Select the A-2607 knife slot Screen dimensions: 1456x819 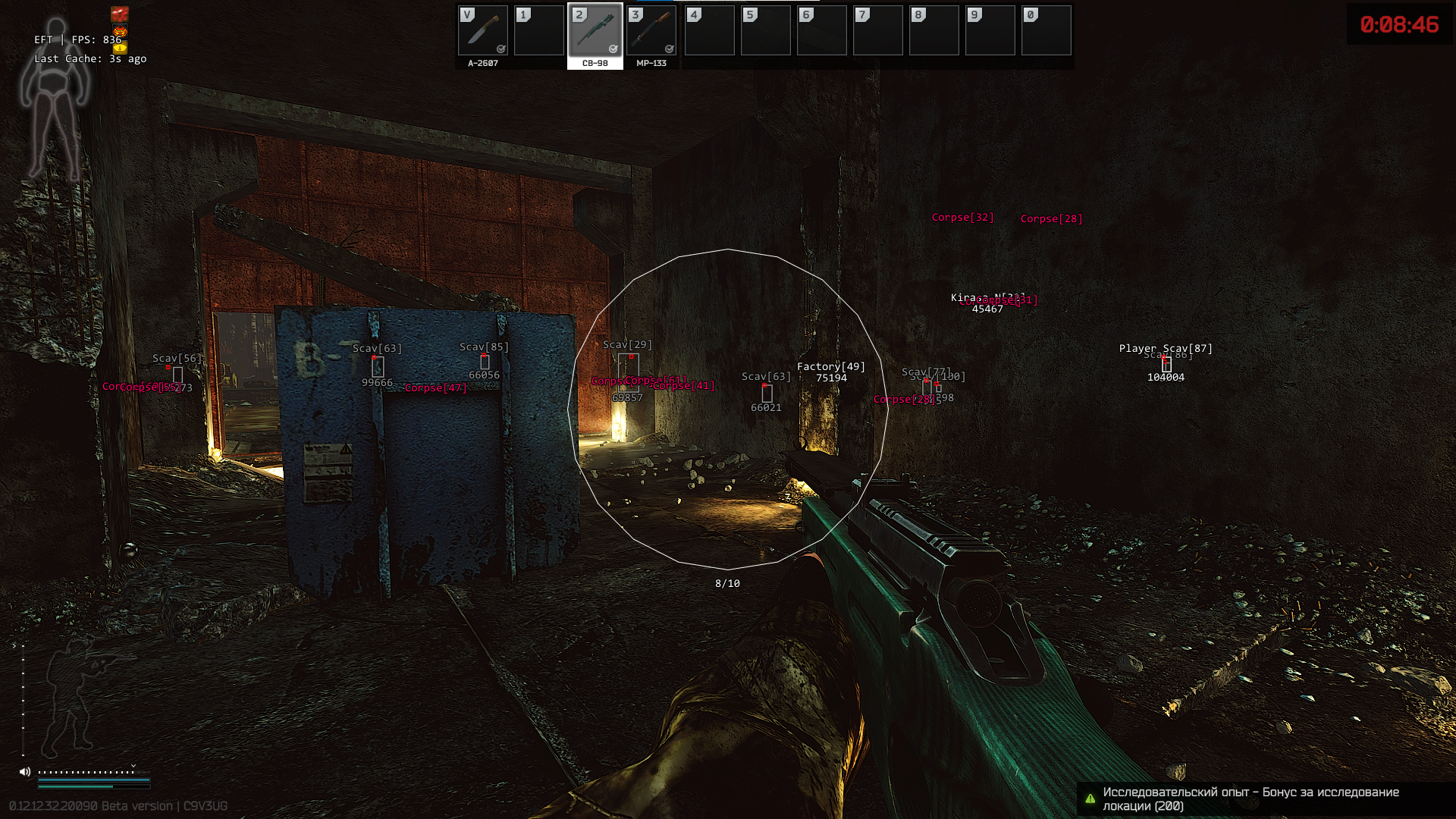pyautogui.click(x=483, y=32)
